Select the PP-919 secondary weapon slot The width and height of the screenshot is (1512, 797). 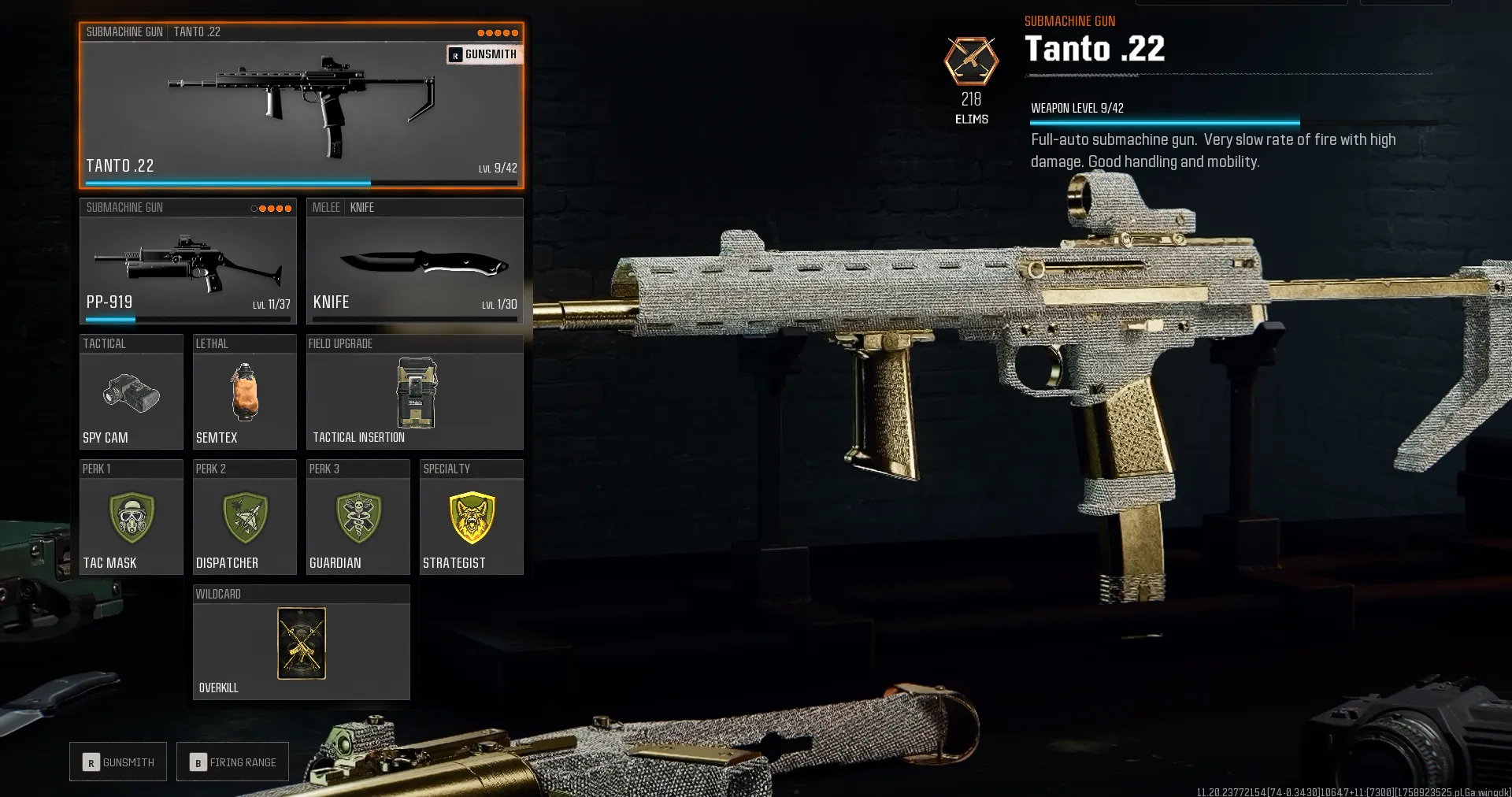coord(187,264)
